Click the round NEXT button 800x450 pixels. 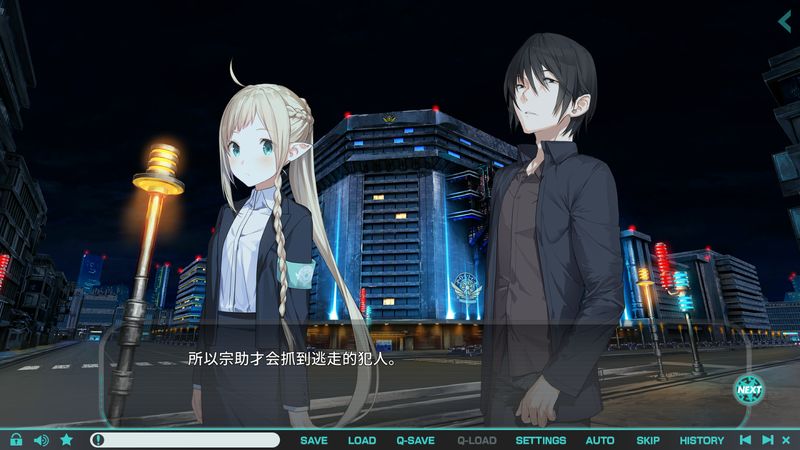click(748, 388)
